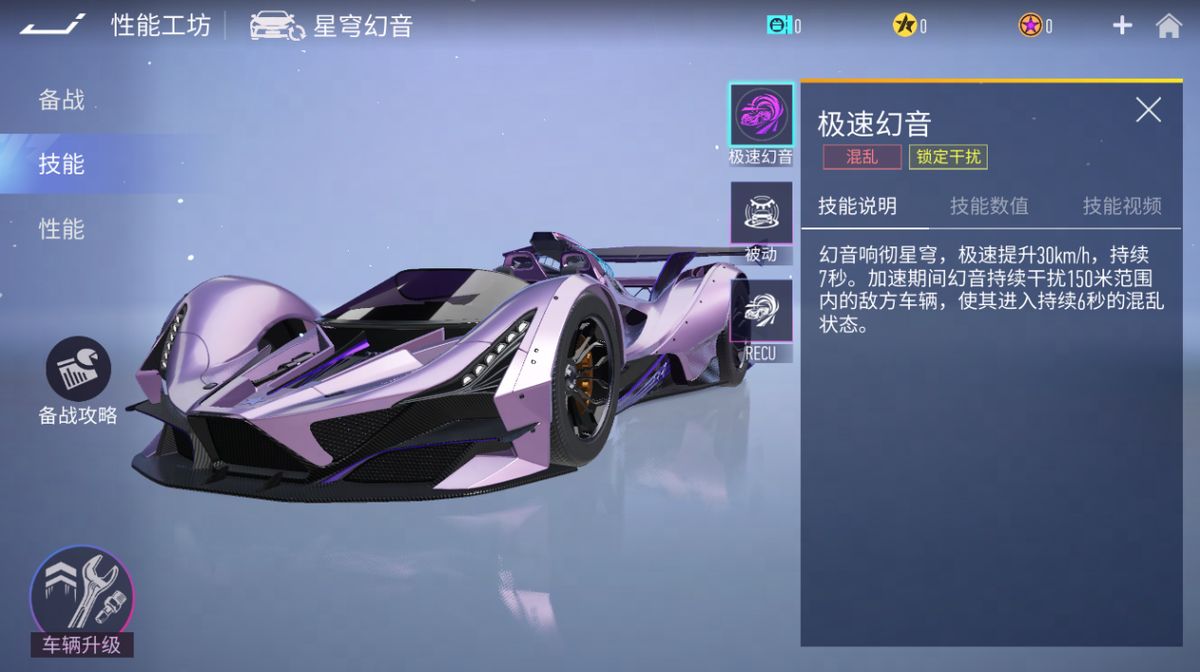Select the RECU skill icon
Viewport: 1200px width, 672px height.
pyautogui.click(x=761, y=310)
